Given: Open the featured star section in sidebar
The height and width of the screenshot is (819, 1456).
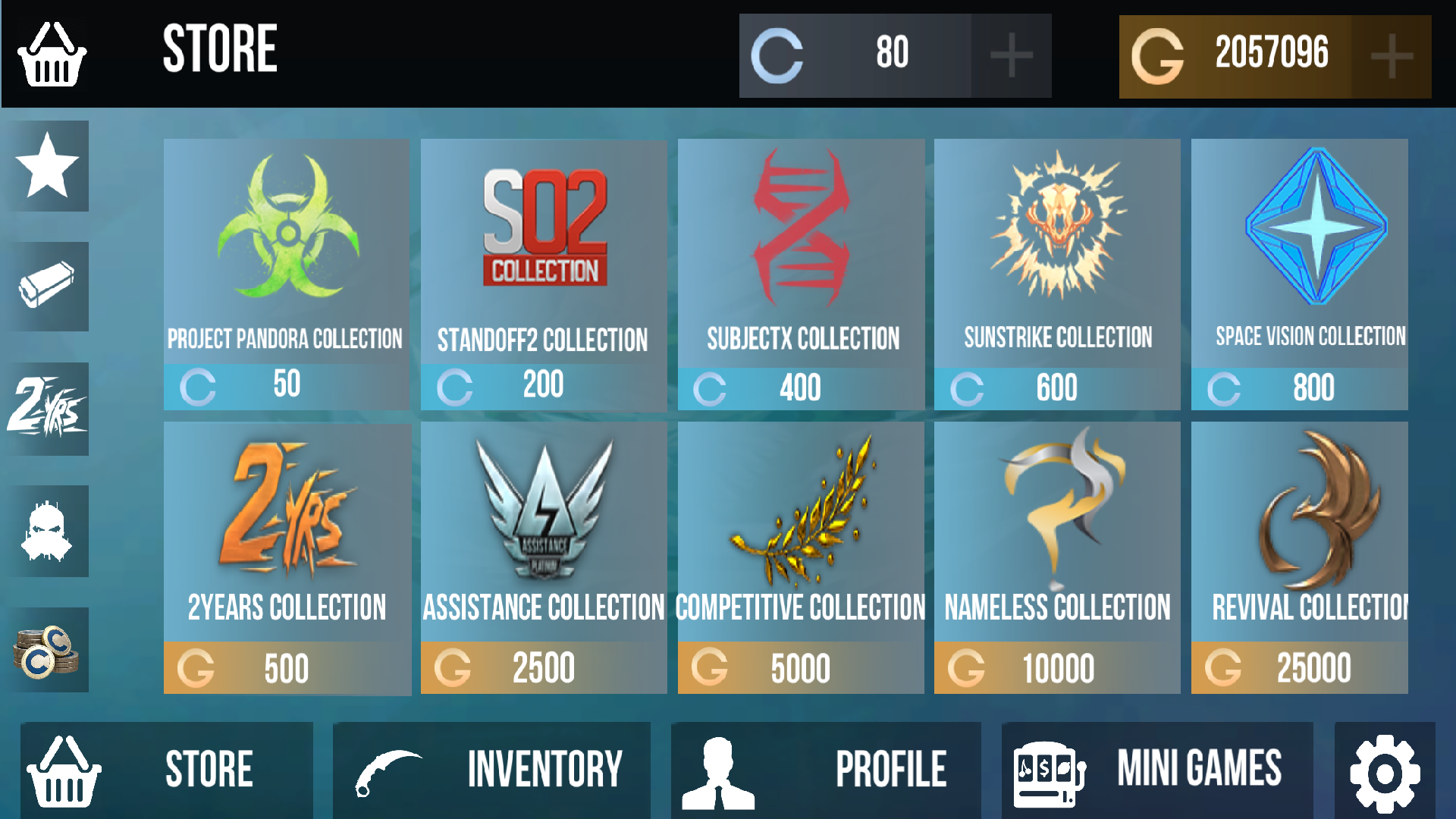Looking at the screenshot, I should tap(48, 166).
